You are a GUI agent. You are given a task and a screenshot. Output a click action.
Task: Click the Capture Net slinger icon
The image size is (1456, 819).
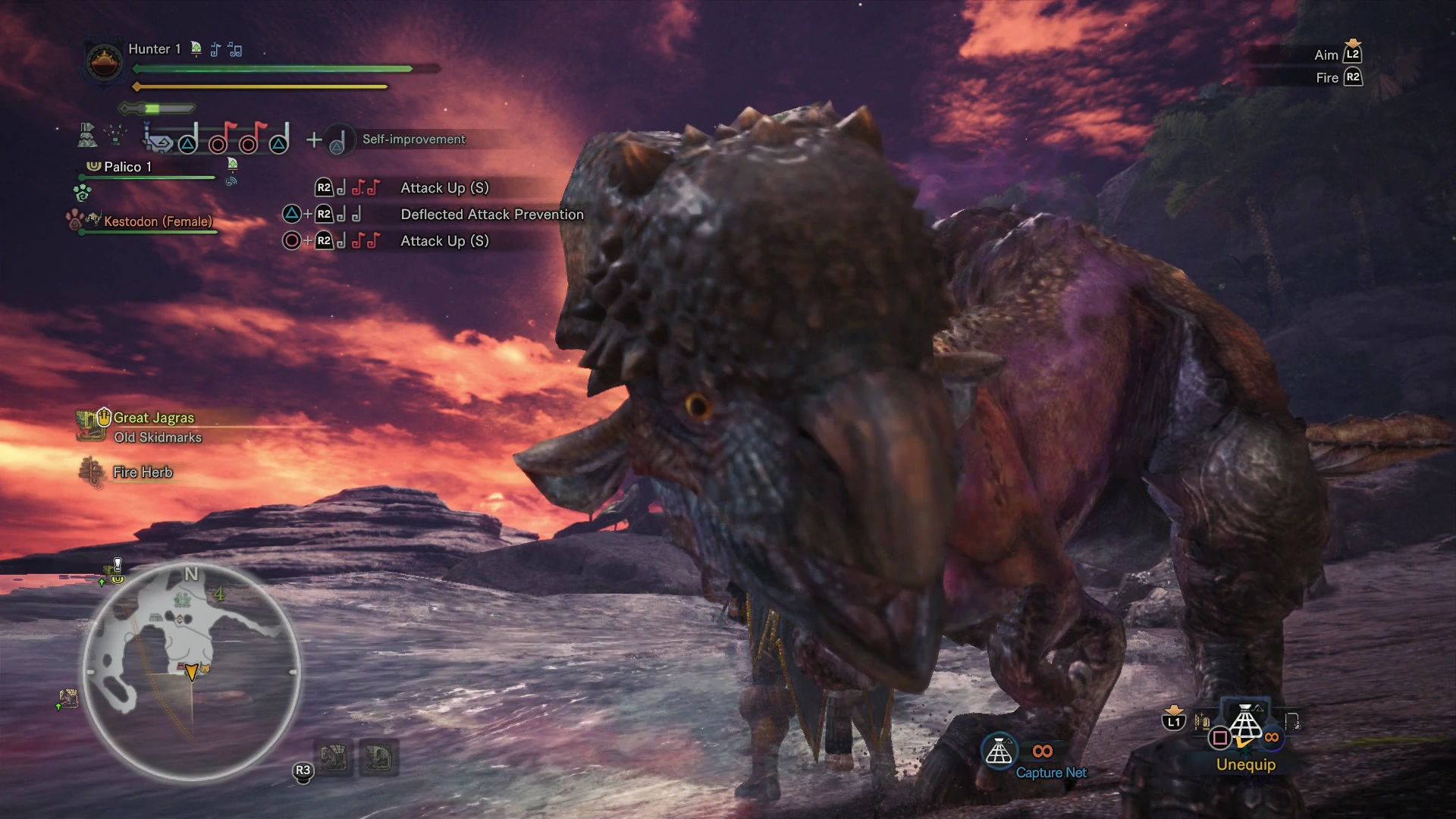[x=999, y=752]
